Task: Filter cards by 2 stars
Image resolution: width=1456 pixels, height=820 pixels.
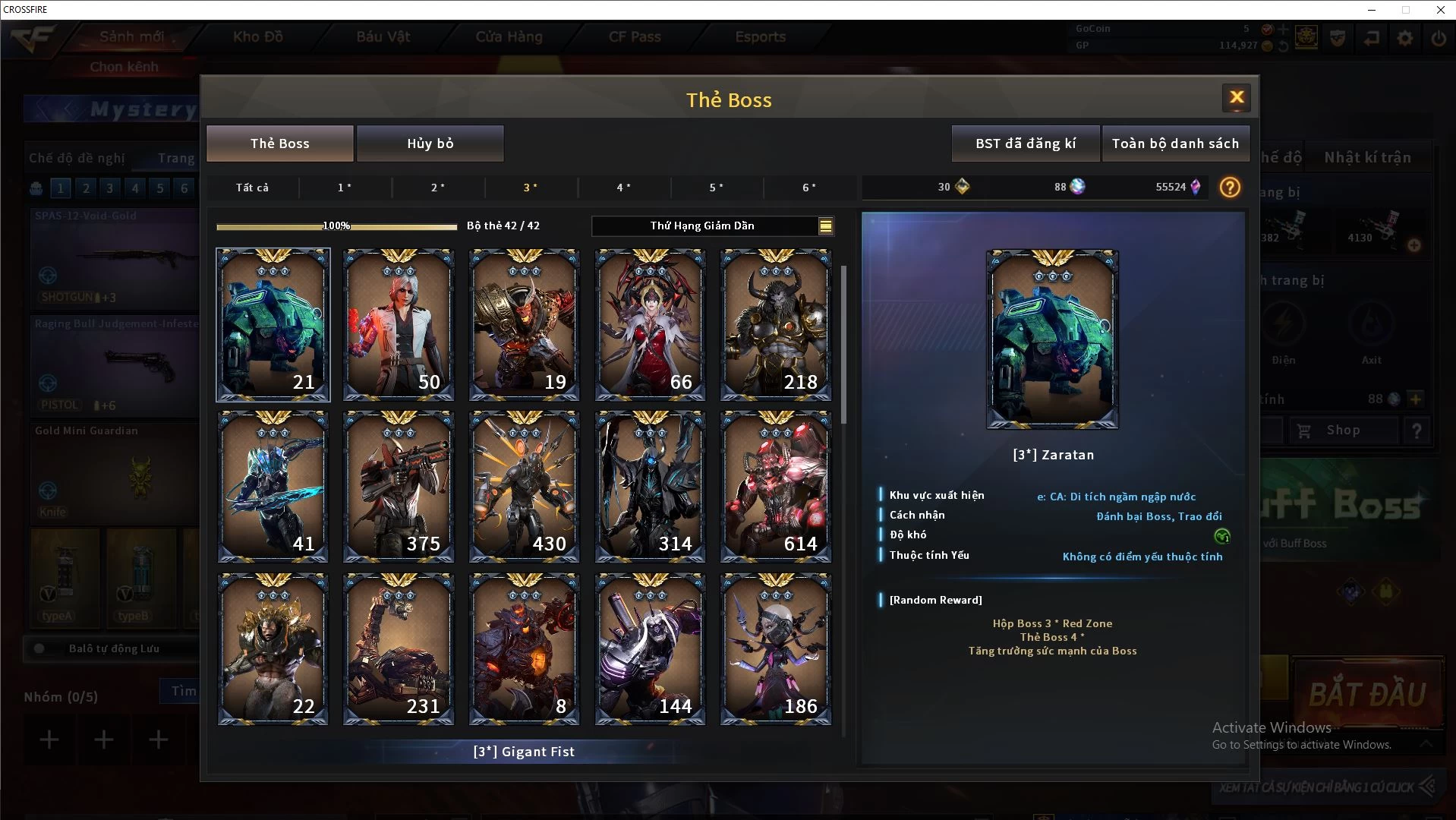Action: (x=438, y=188)
